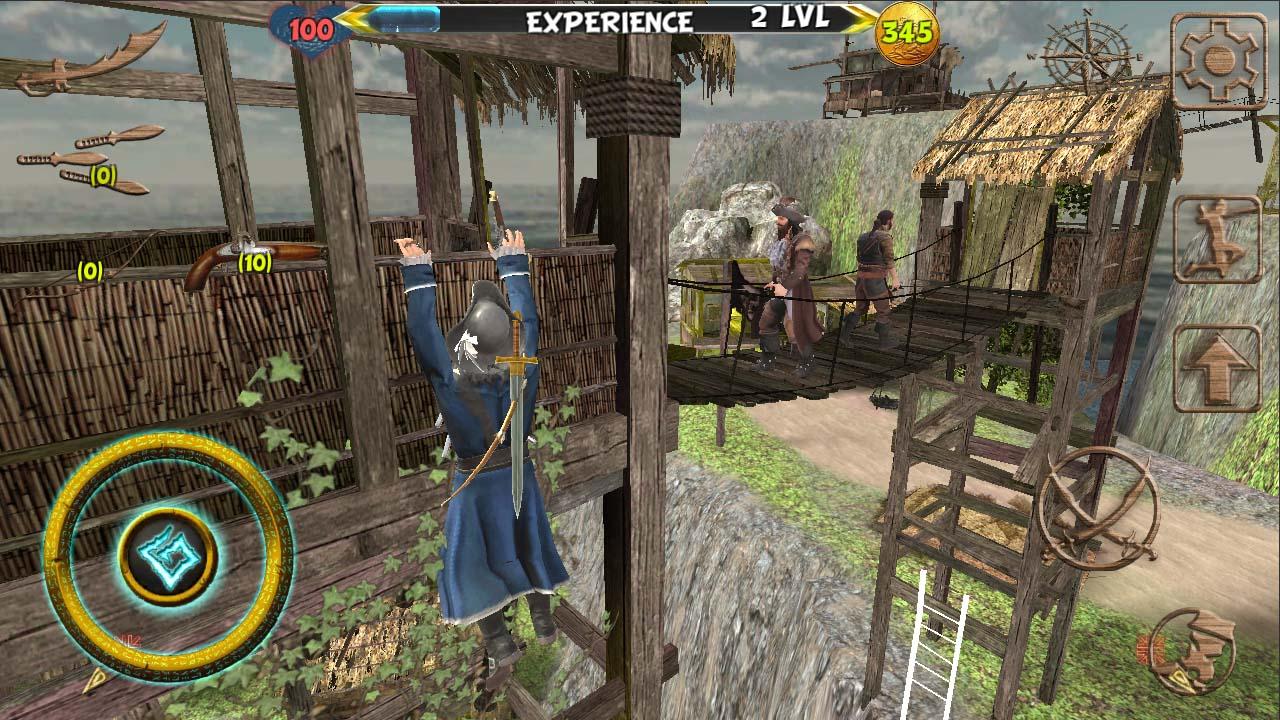This screenshot has width=1280, height=720.
Task: Tap the crouch-slide action button
Action: [x=1216, y=240]
